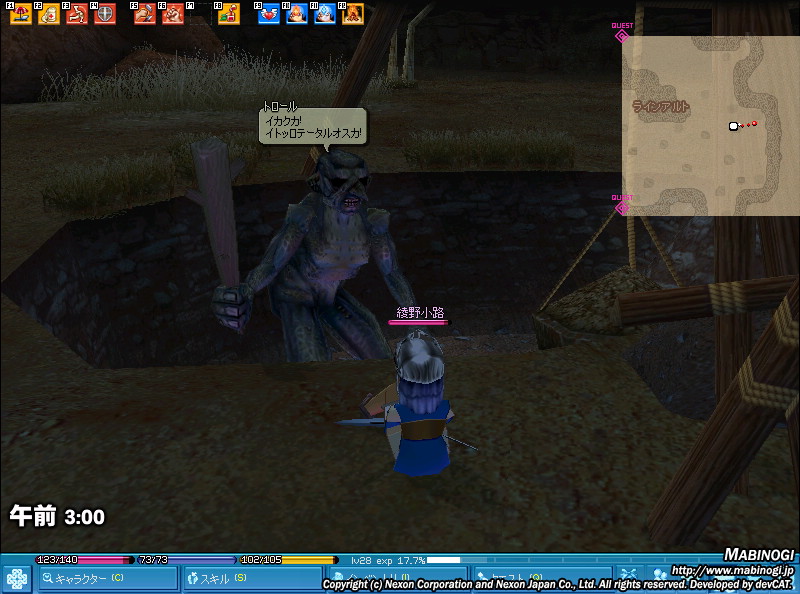Use the F8 red potion bottle skill
This screenshot has height=594, width=800.
click(x=229, y=15)
